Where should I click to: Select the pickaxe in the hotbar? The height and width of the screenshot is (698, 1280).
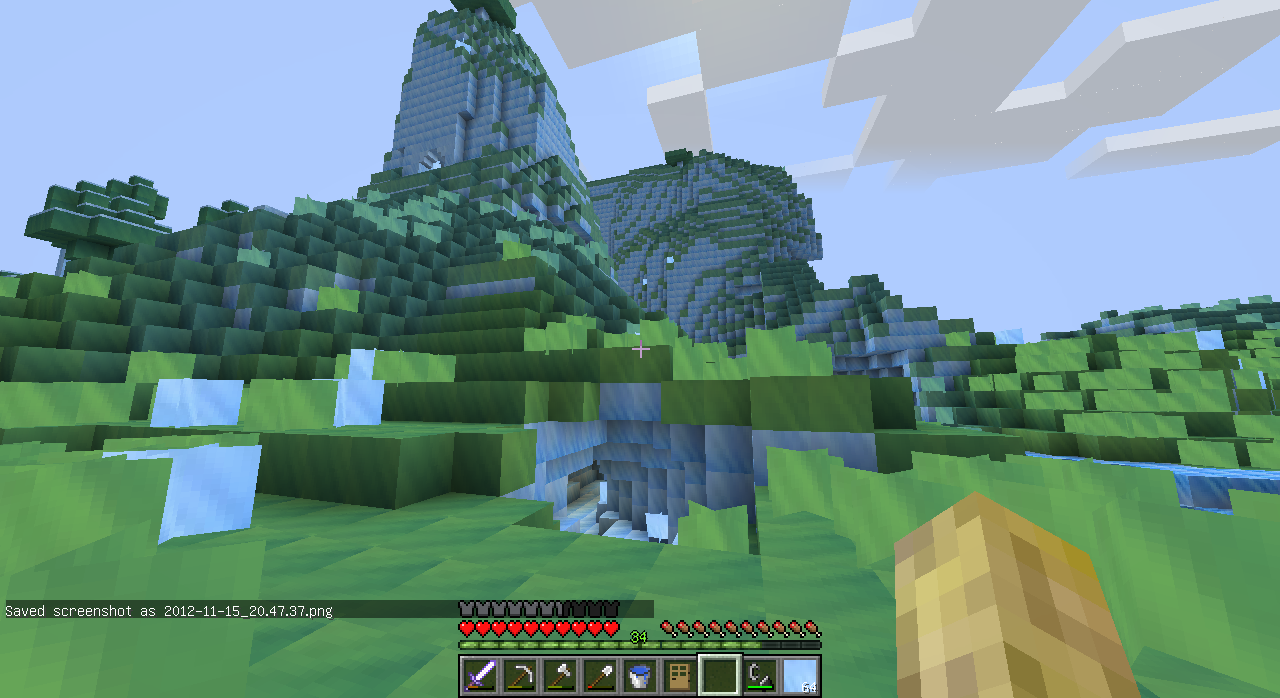(x=519, y=675)
